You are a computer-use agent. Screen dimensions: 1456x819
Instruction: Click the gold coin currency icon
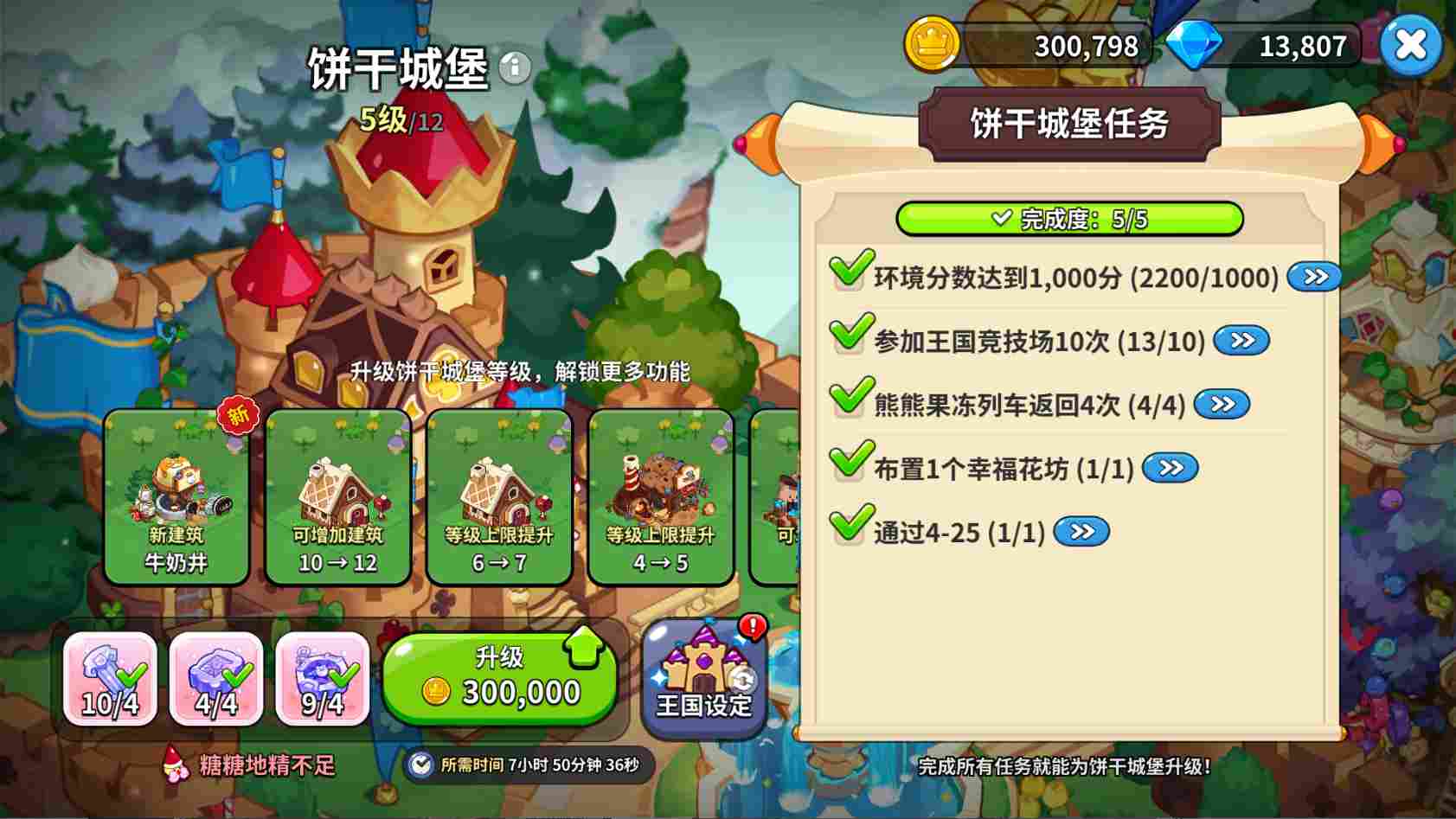click(932, 45)
